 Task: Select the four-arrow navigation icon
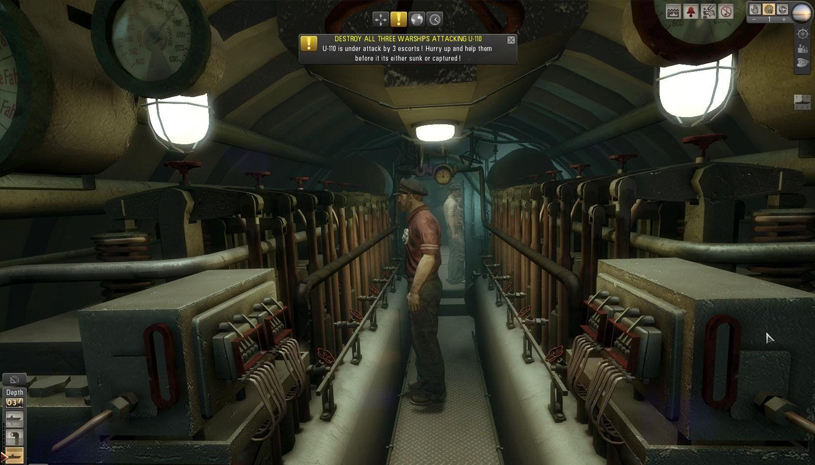point(380,19)
